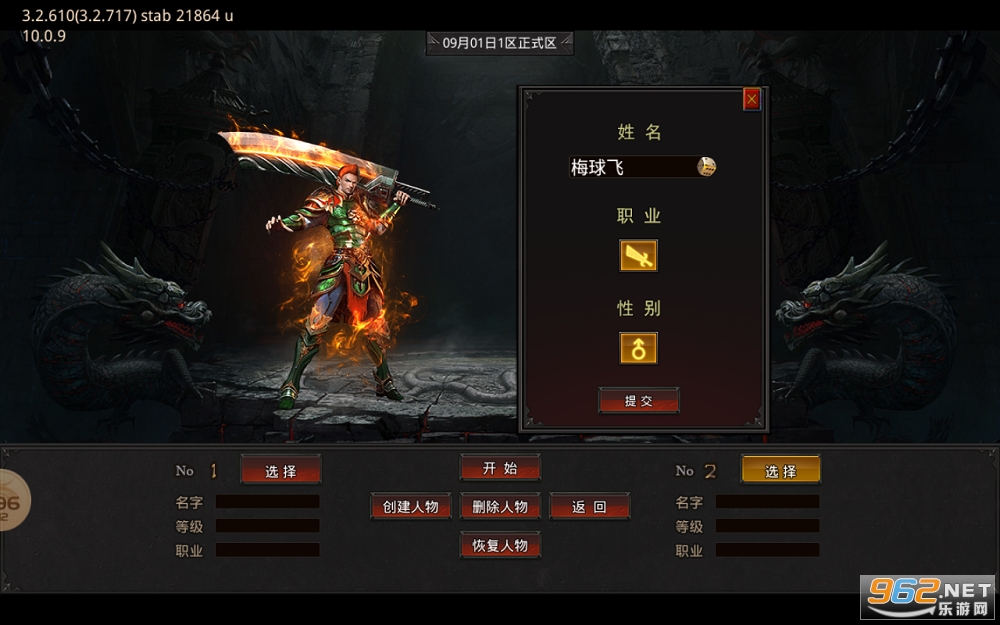Submit the new character with 提交
The width and height of the screenshot is (1000, 625).
point(639,401)
